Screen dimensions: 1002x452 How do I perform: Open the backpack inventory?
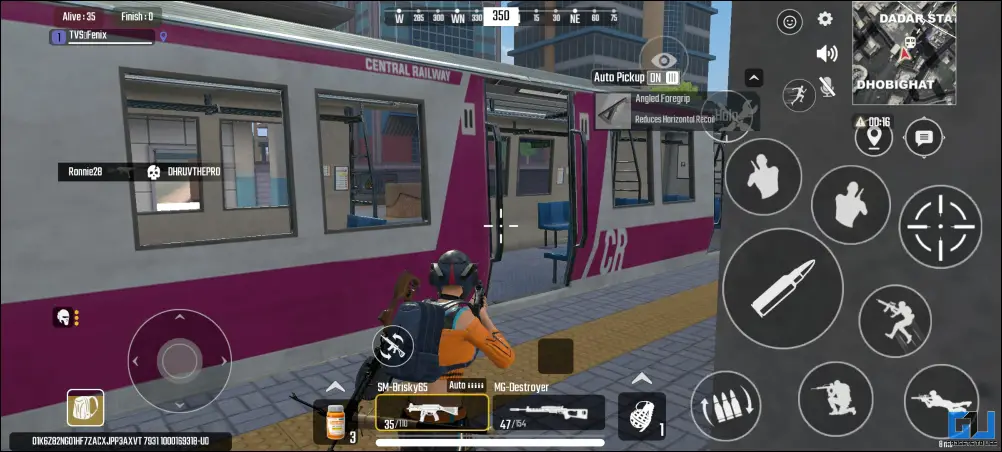pos(86,407)
